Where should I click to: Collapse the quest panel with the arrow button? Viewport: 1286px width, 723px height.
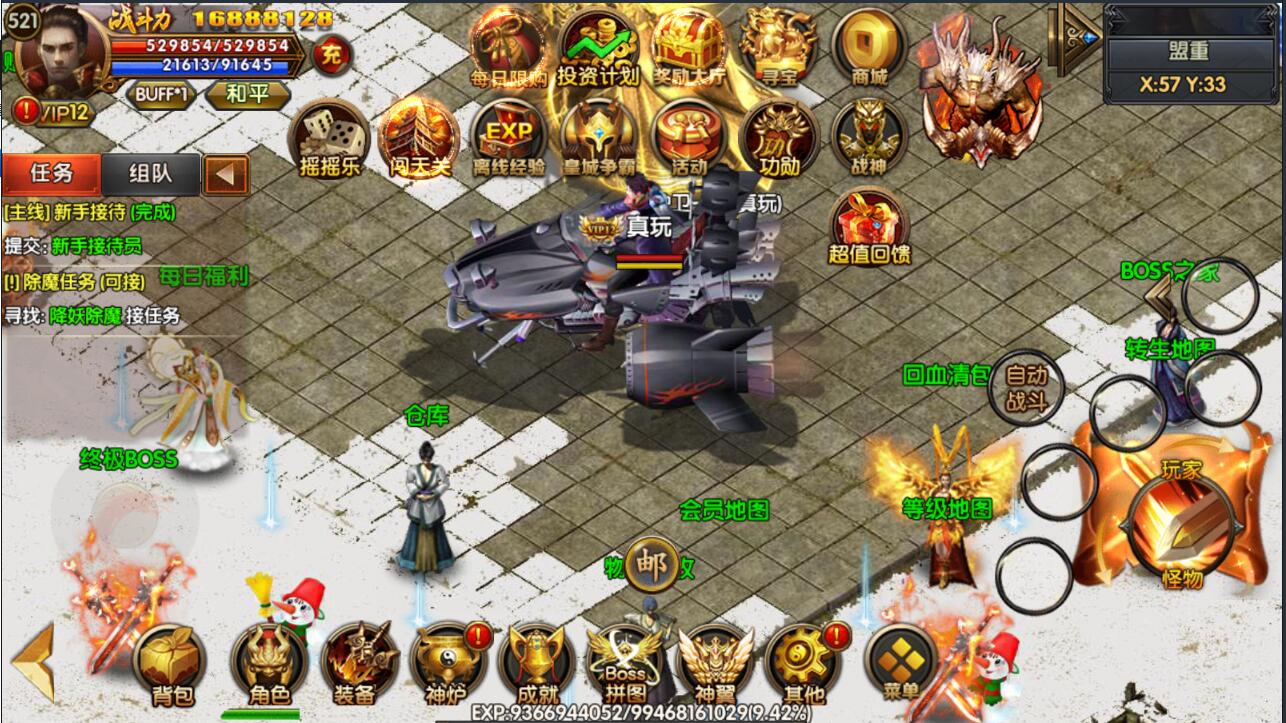point(226,175)
